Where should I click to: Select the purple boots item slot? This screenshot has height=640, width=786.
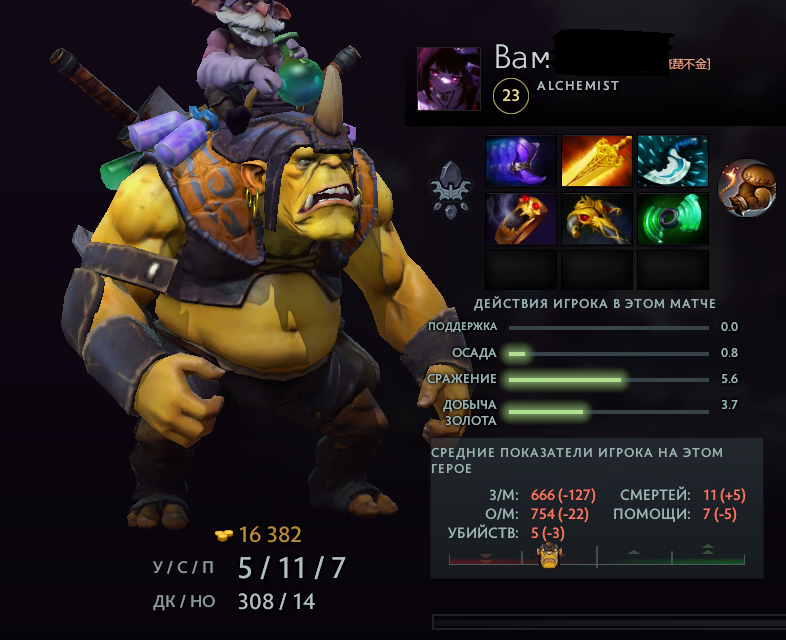tap(521, 161)
